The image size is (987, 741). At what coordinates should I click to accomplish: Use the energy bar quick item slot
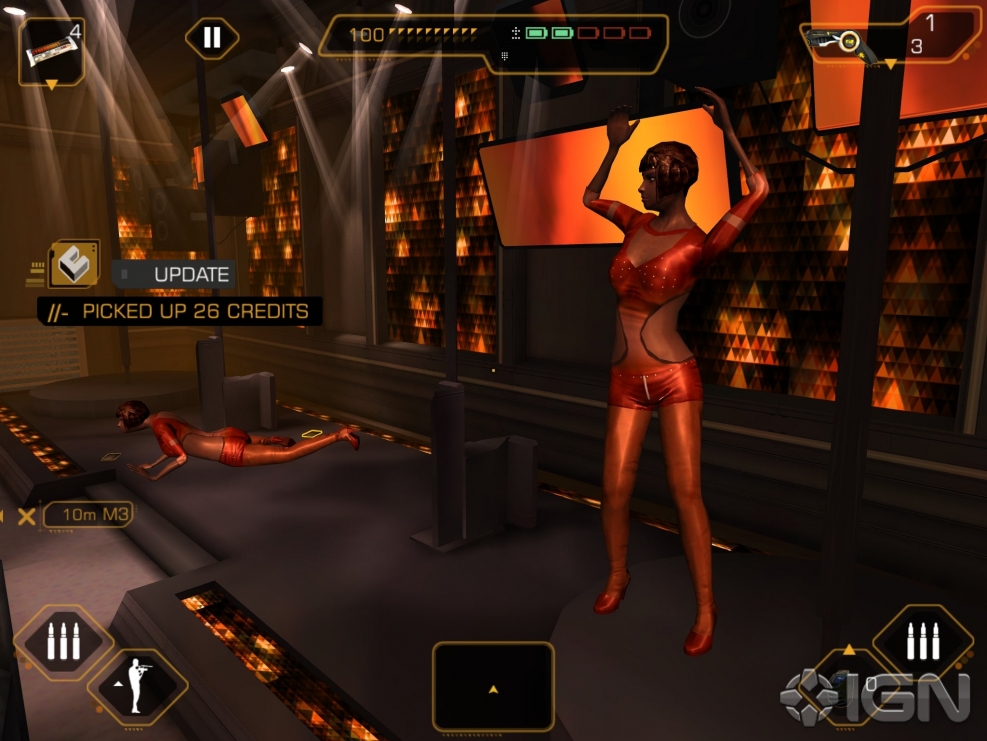[x=51, y=51]
